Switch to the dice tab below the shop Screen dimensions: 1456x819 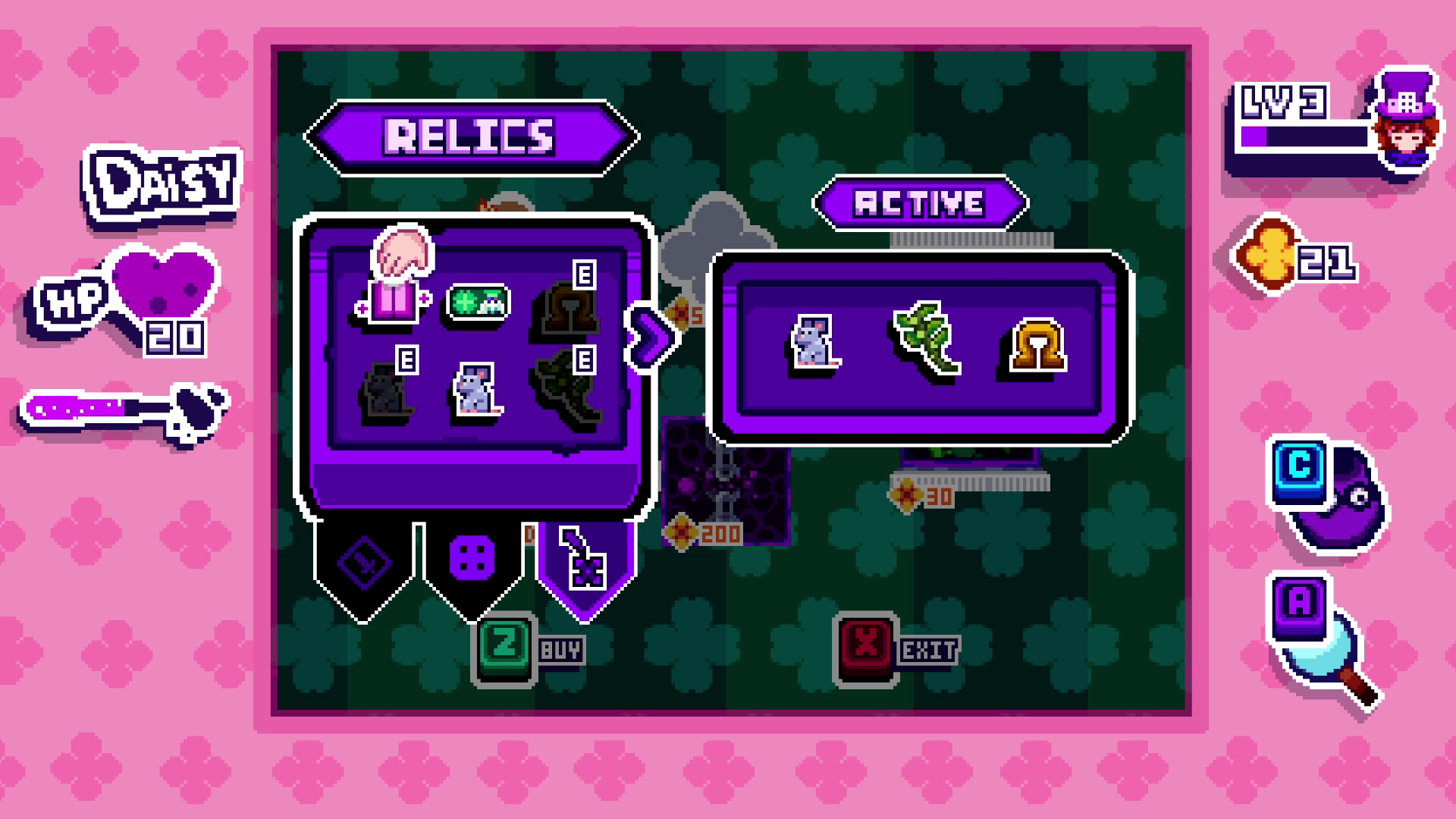tap(471, 559)
